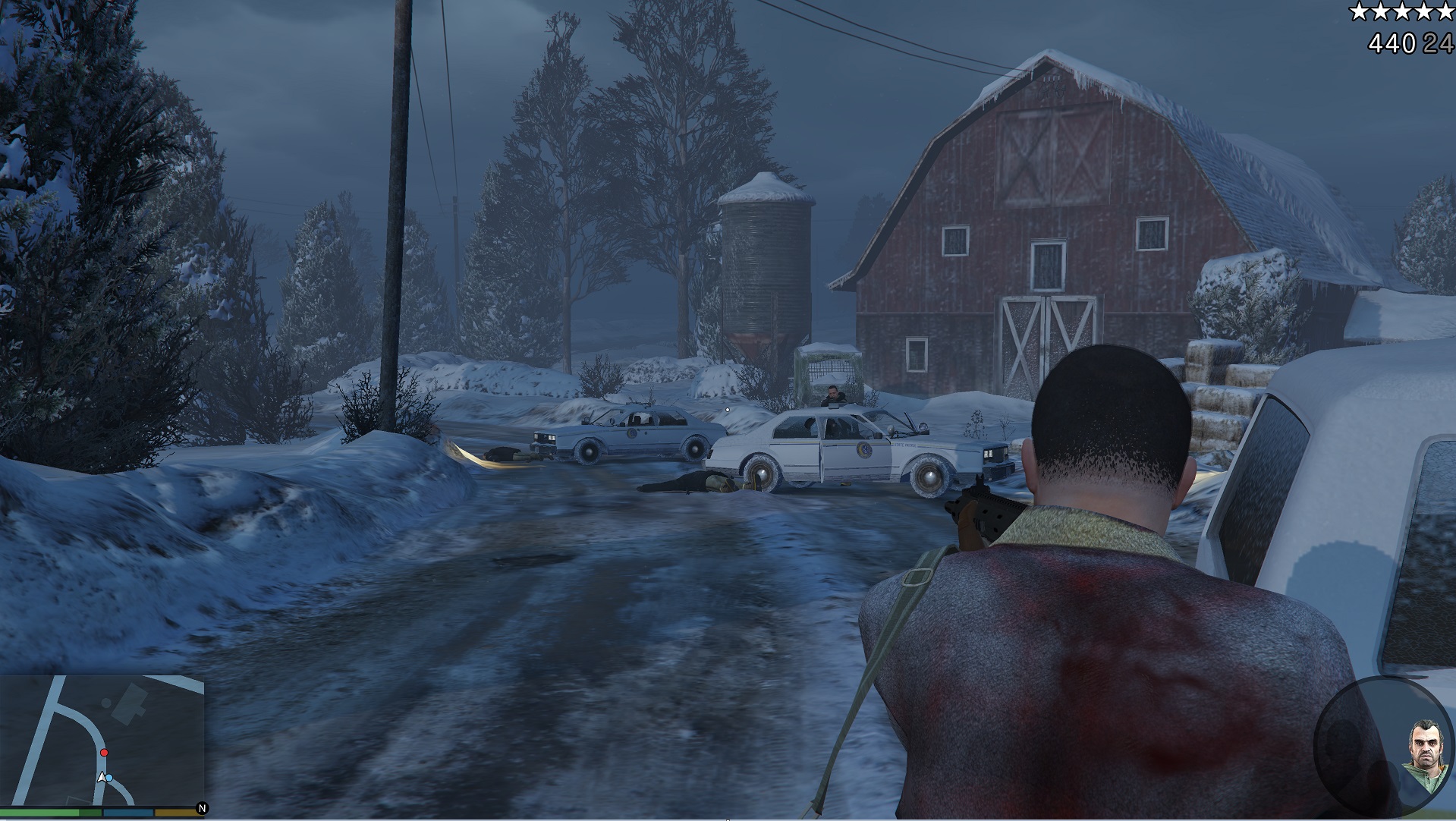Click the north compass marker on the minimap
This screenshot has height=821, width=1456.
tap(202, 809)
